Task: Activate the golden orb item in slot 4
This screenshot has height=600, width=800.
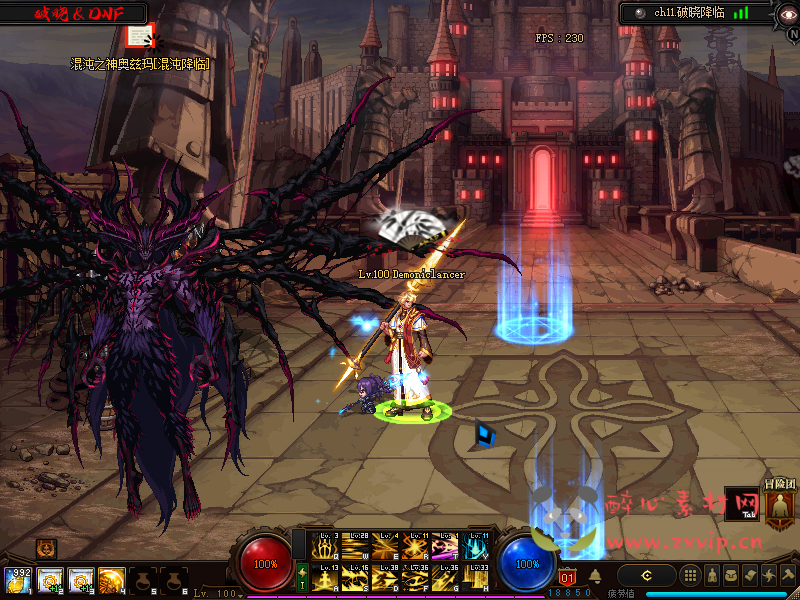Action: (x=111, y=580)
